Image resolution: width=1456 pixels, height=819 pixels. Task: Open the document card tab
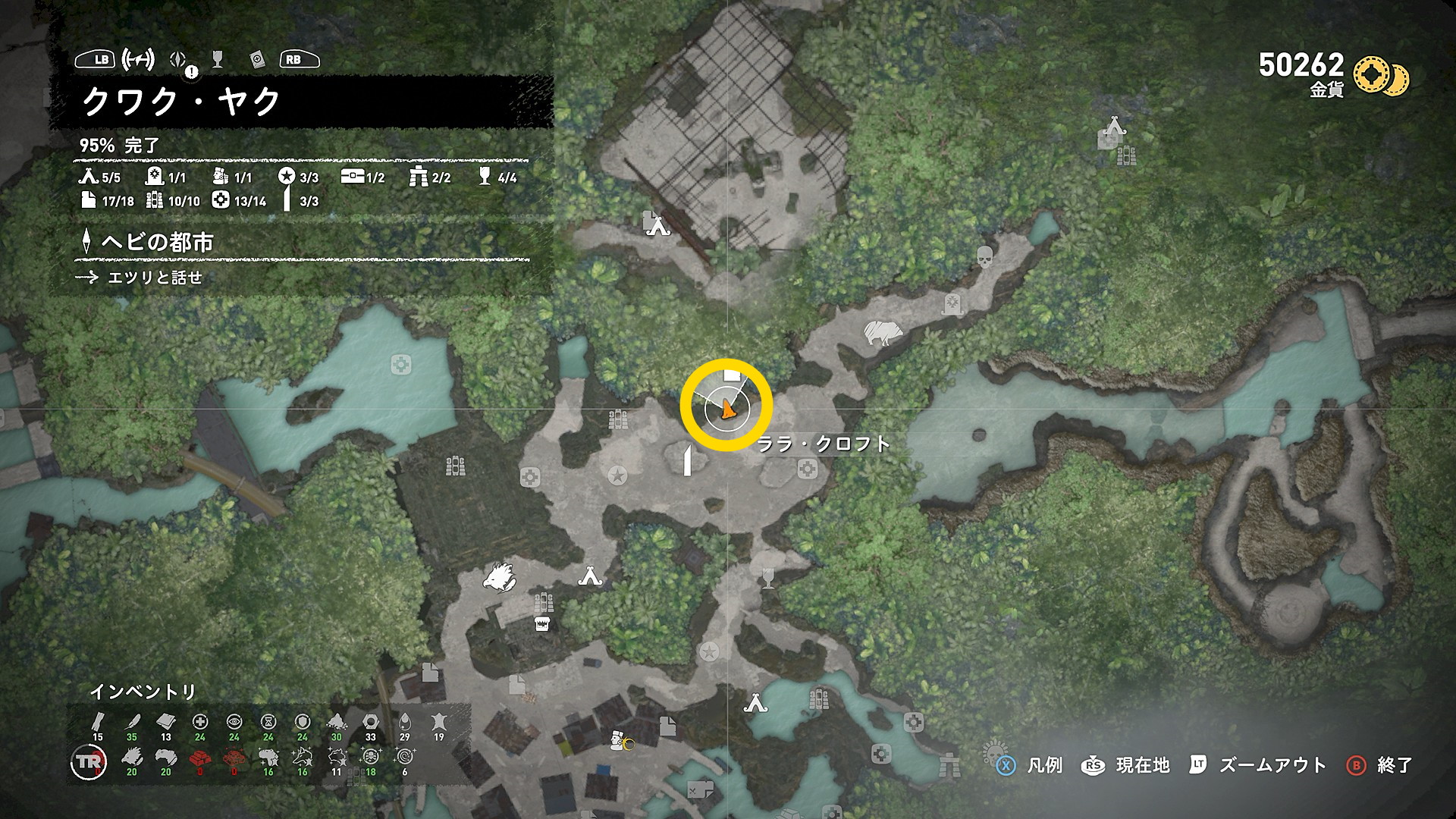tap(256, 59)
